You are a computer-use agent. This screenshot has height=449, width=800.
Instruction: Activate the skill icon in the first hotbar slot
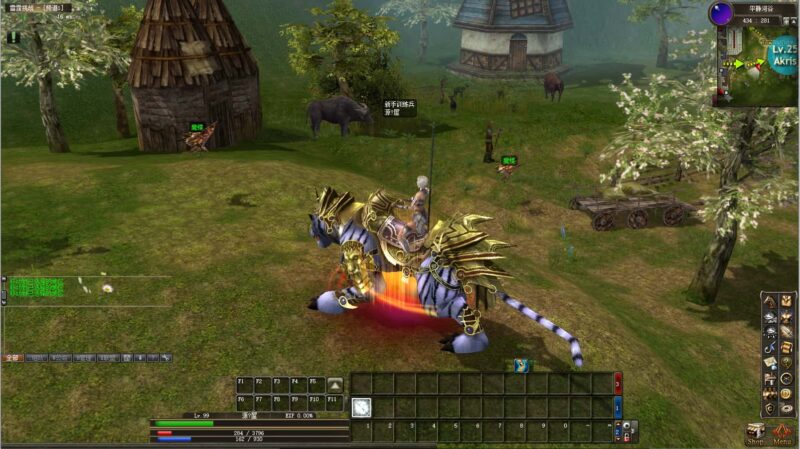[x=361, y=407]
